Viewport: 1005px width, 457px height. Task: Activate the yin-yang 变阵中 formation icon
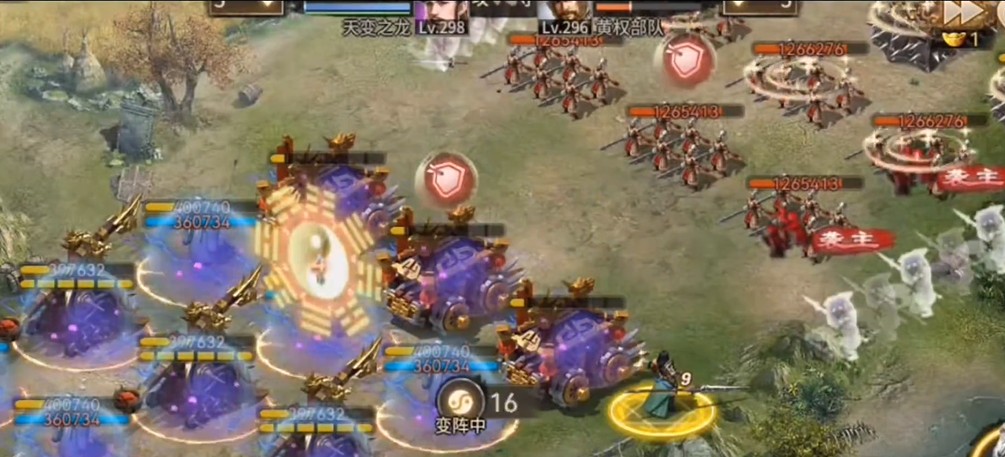462,402
